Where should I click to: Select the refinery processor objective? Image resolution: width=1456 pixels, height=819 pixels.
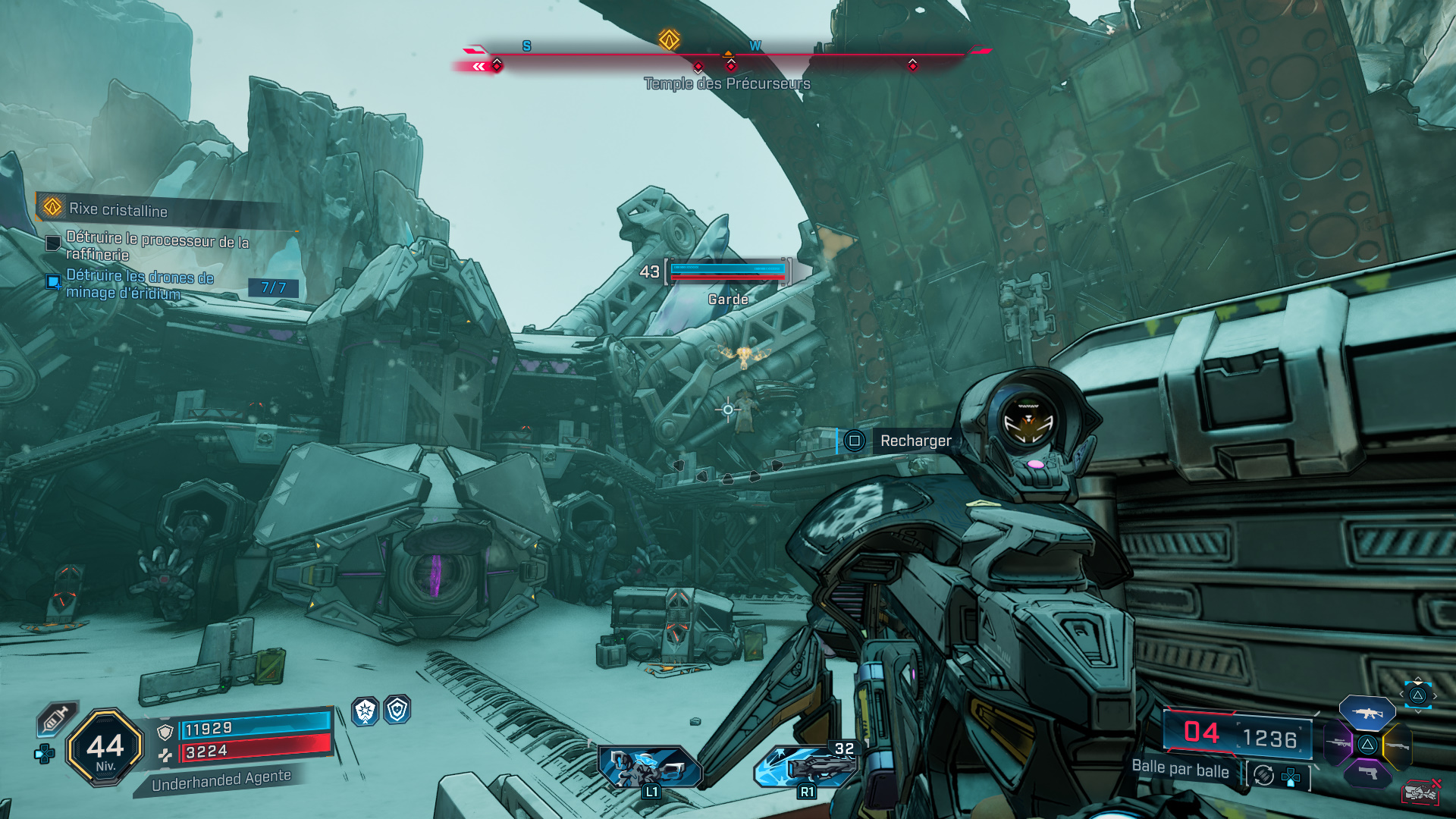(x=157, y=246)
